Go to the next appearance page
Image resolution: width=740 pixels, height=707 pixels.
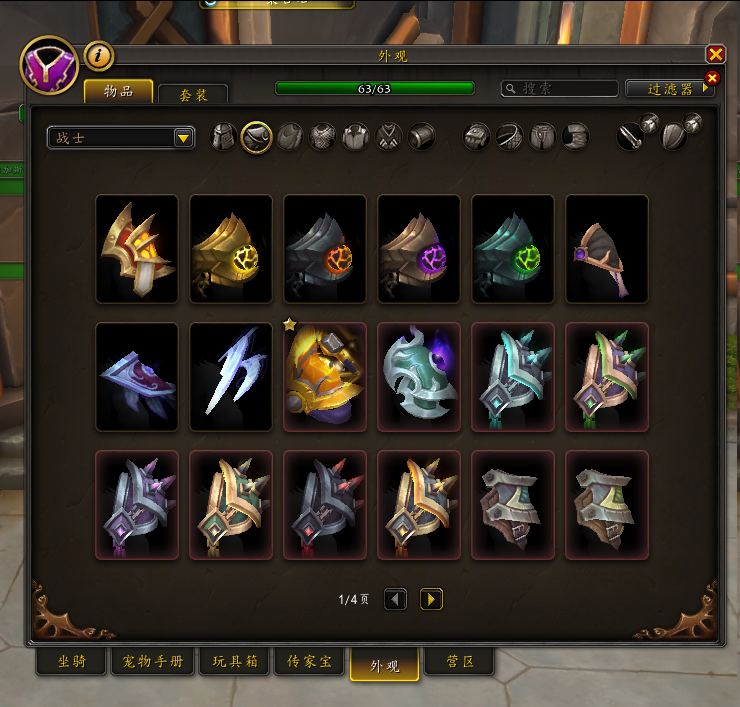[431, 599]
